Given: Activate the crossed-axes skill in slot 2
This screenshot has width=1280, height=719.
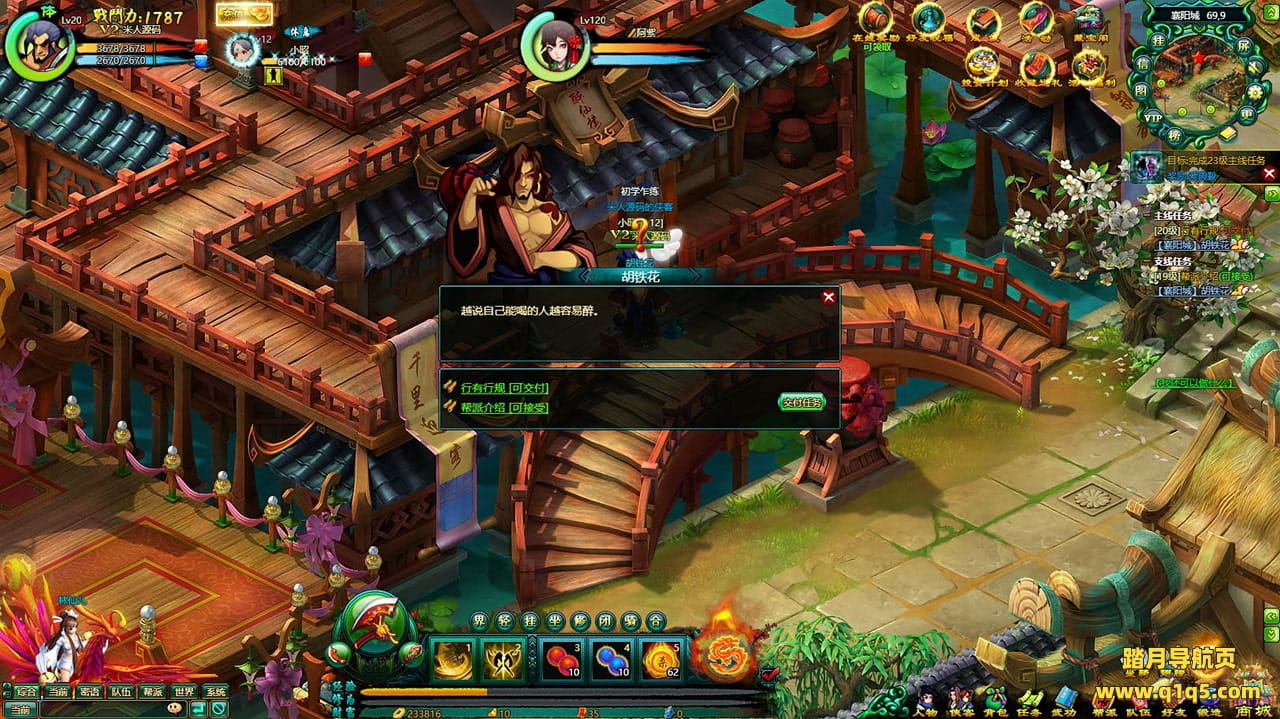Looking at the screenshot, I should tap(504, 659).
